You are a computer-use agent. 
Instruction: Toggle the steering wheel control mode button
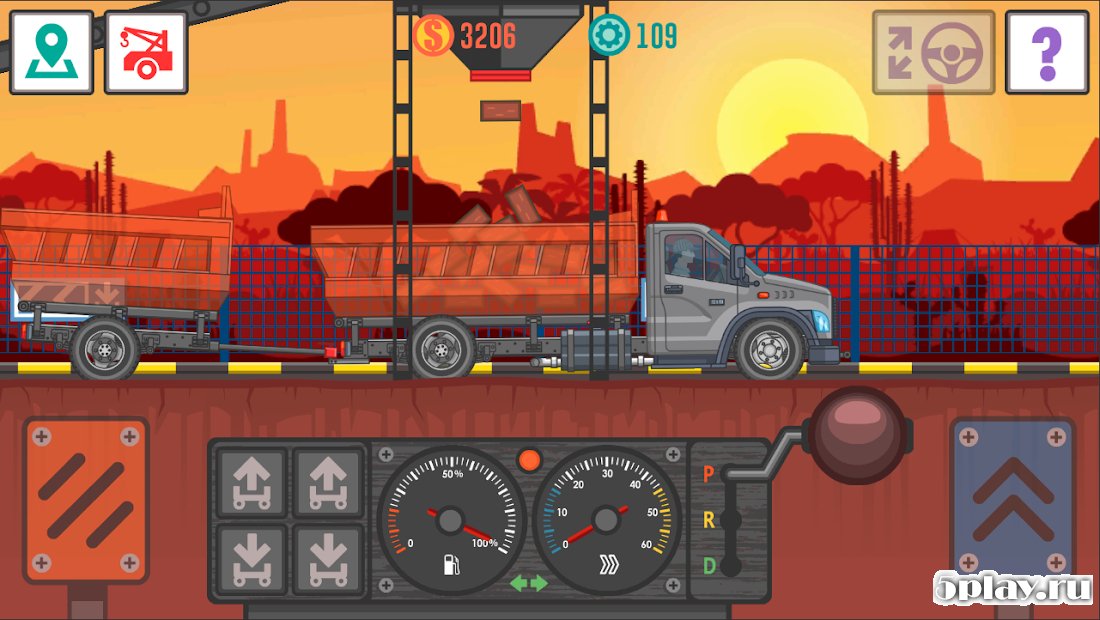(x=933, y=53)
